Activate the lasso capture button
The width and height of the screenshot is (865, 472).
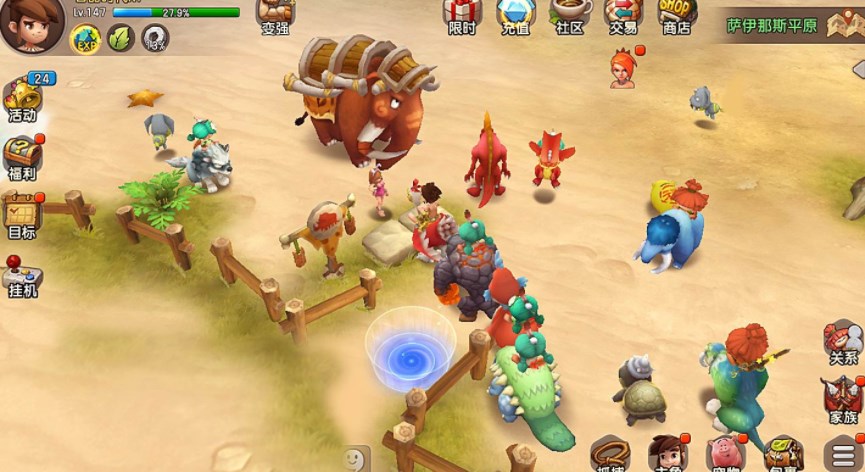click(610, 455)
